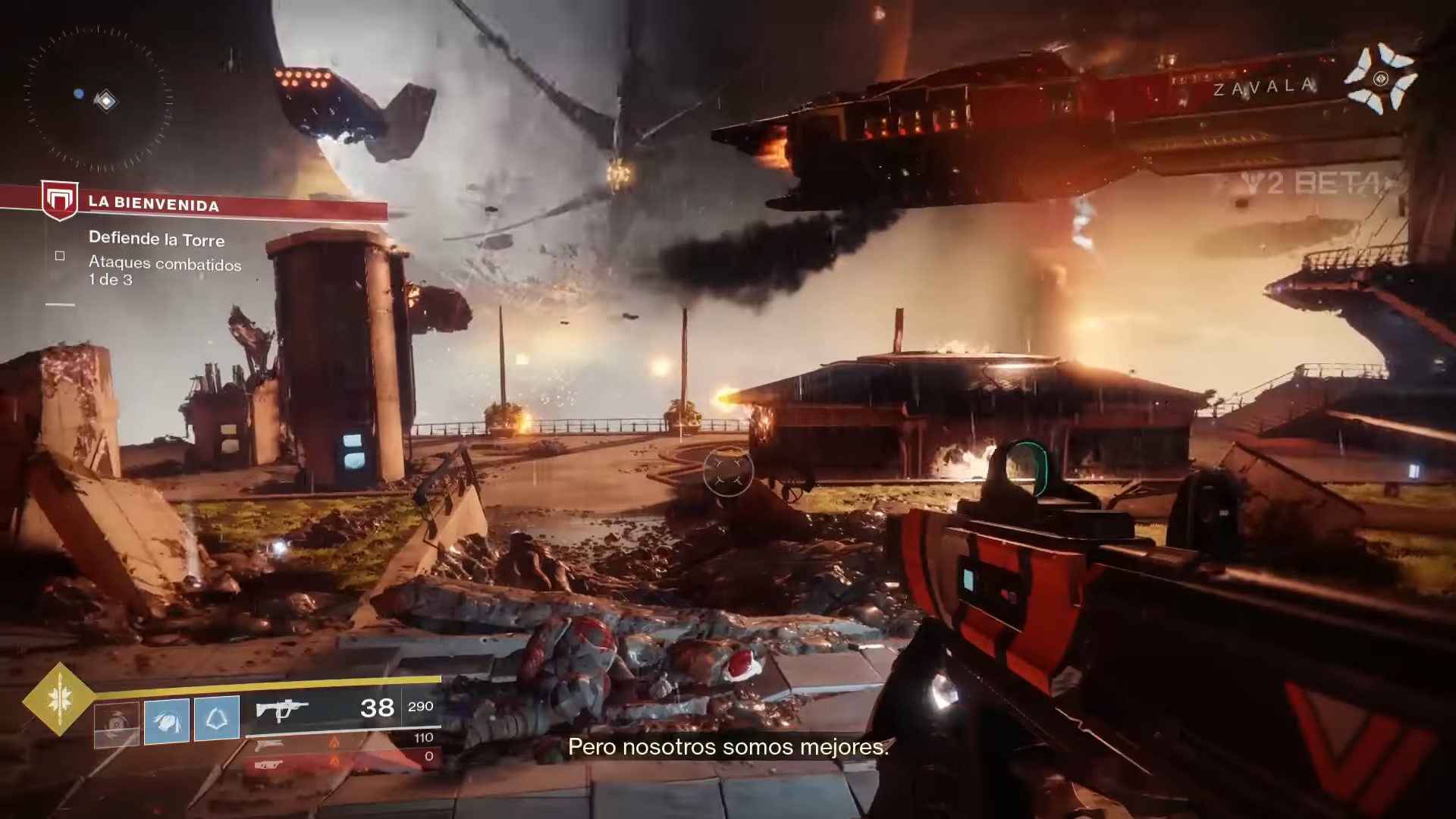Viewport: 1456px width, 819px height.
Task: Activate the blue class ability icon
Action: [217, 718]
